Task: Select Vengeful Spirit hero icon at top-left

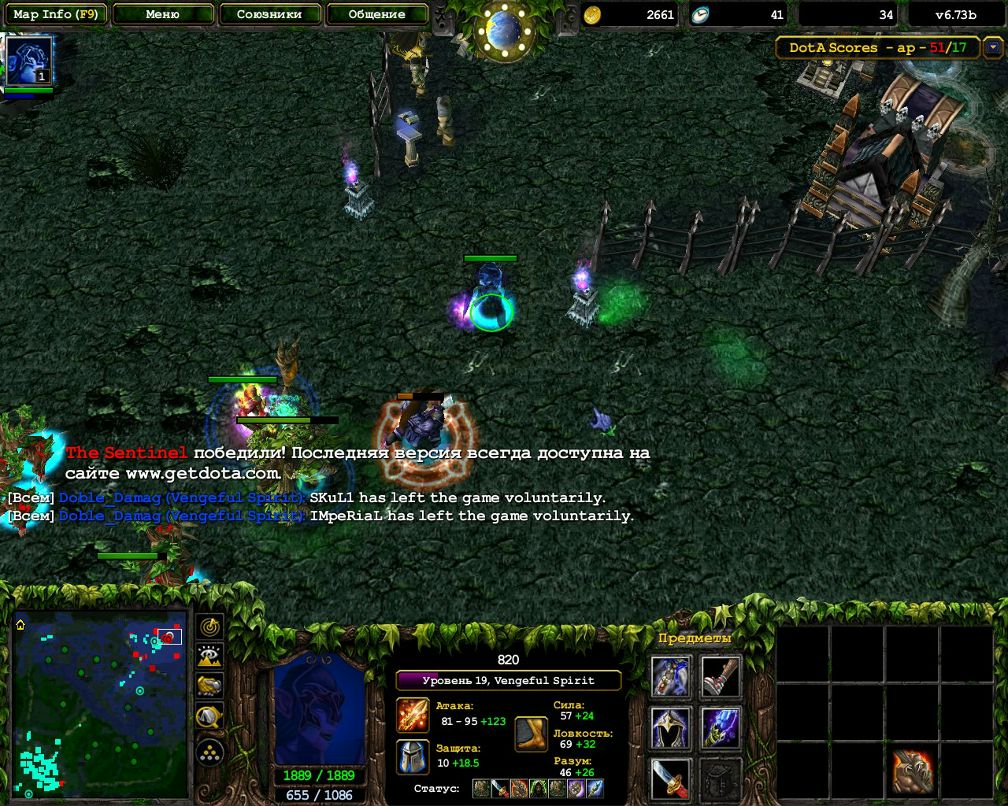Action: [24, 61]
